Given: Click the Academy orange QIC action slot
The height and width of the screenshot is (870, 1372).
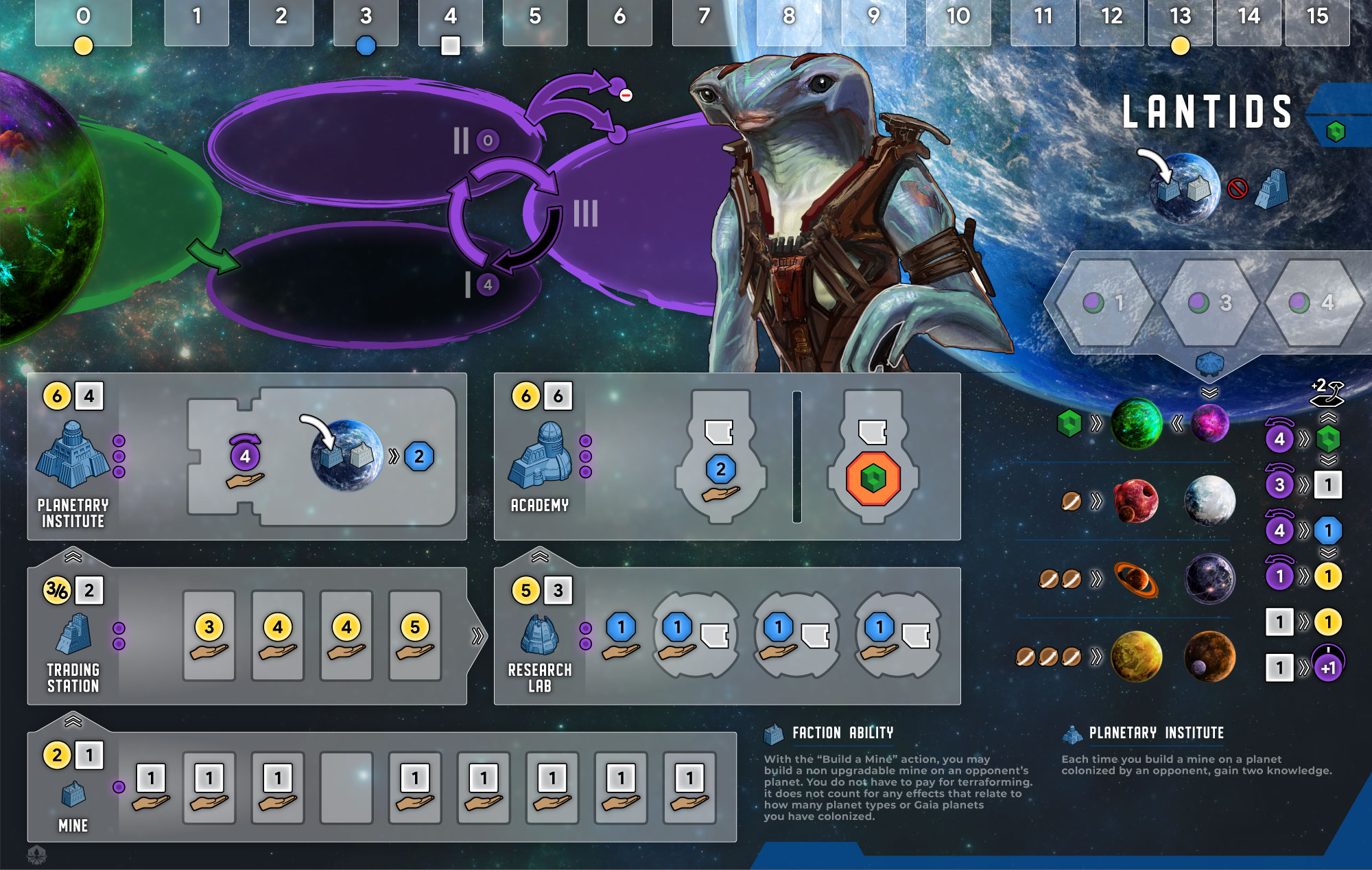Looking at the screenshot, I should 873,478.
